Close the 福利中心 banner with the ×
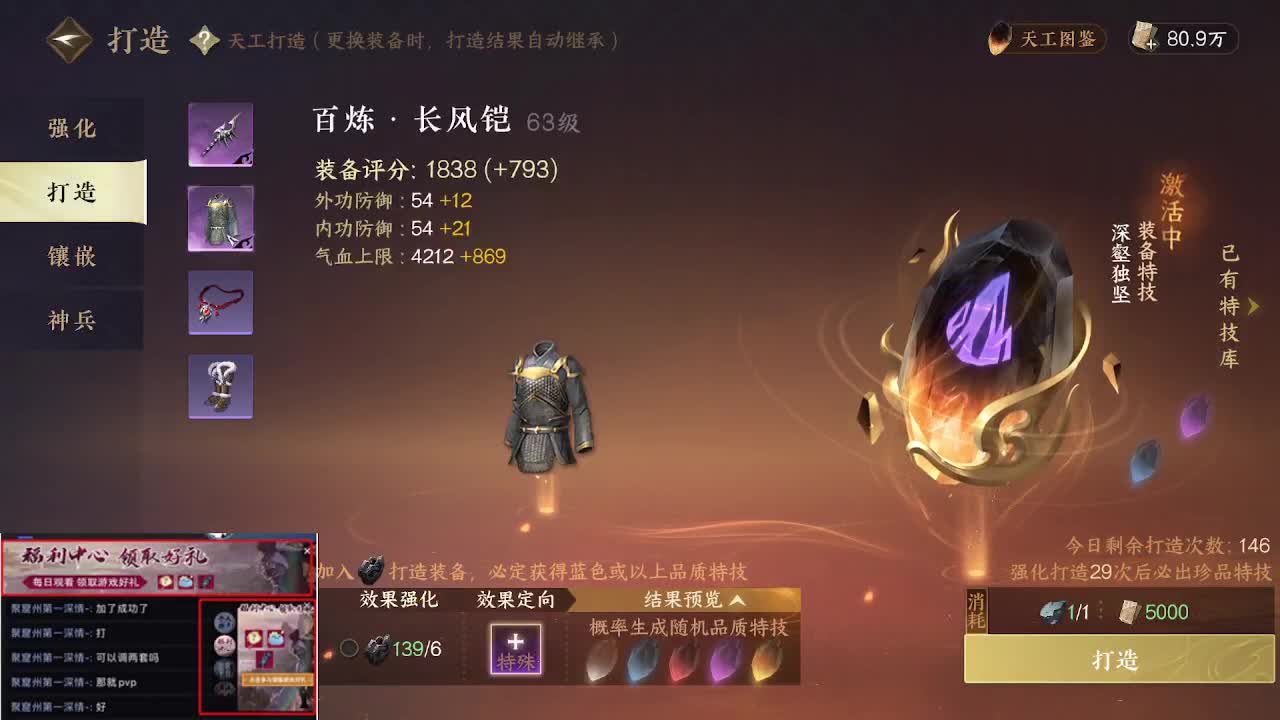This screenshot has height=720, width=1280. (x=307, y=549)
